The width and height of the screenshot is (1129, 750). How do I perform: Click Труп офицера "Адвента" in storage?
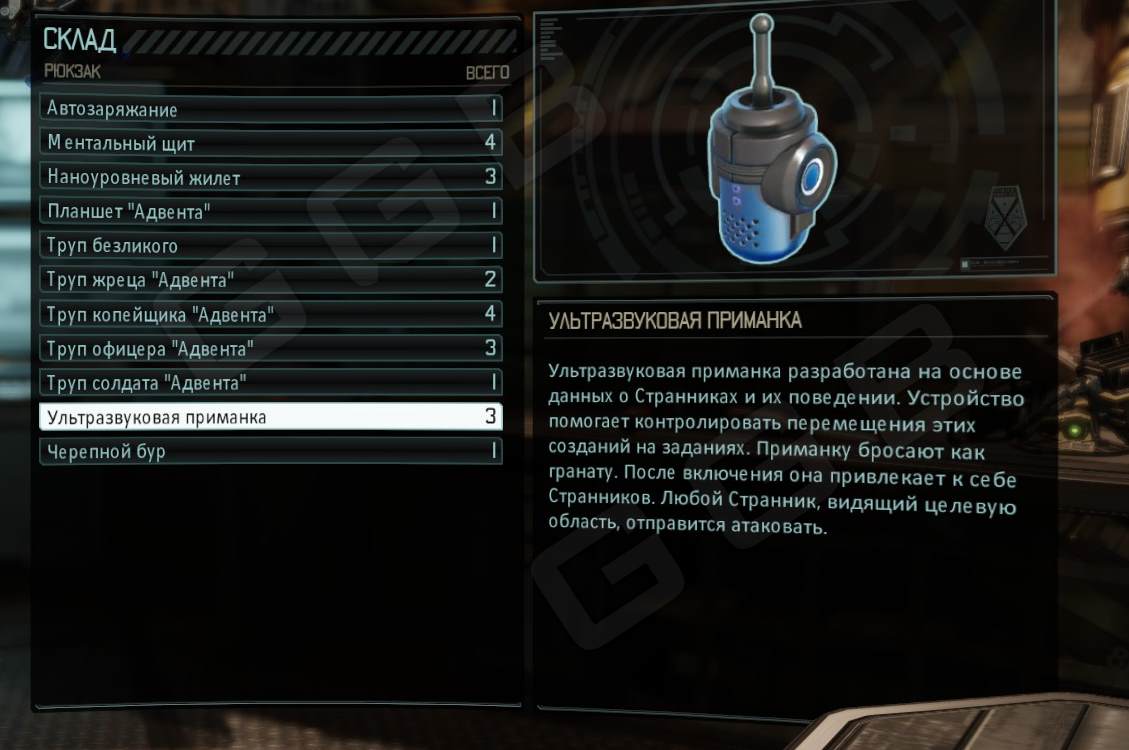tap(270, 348)
